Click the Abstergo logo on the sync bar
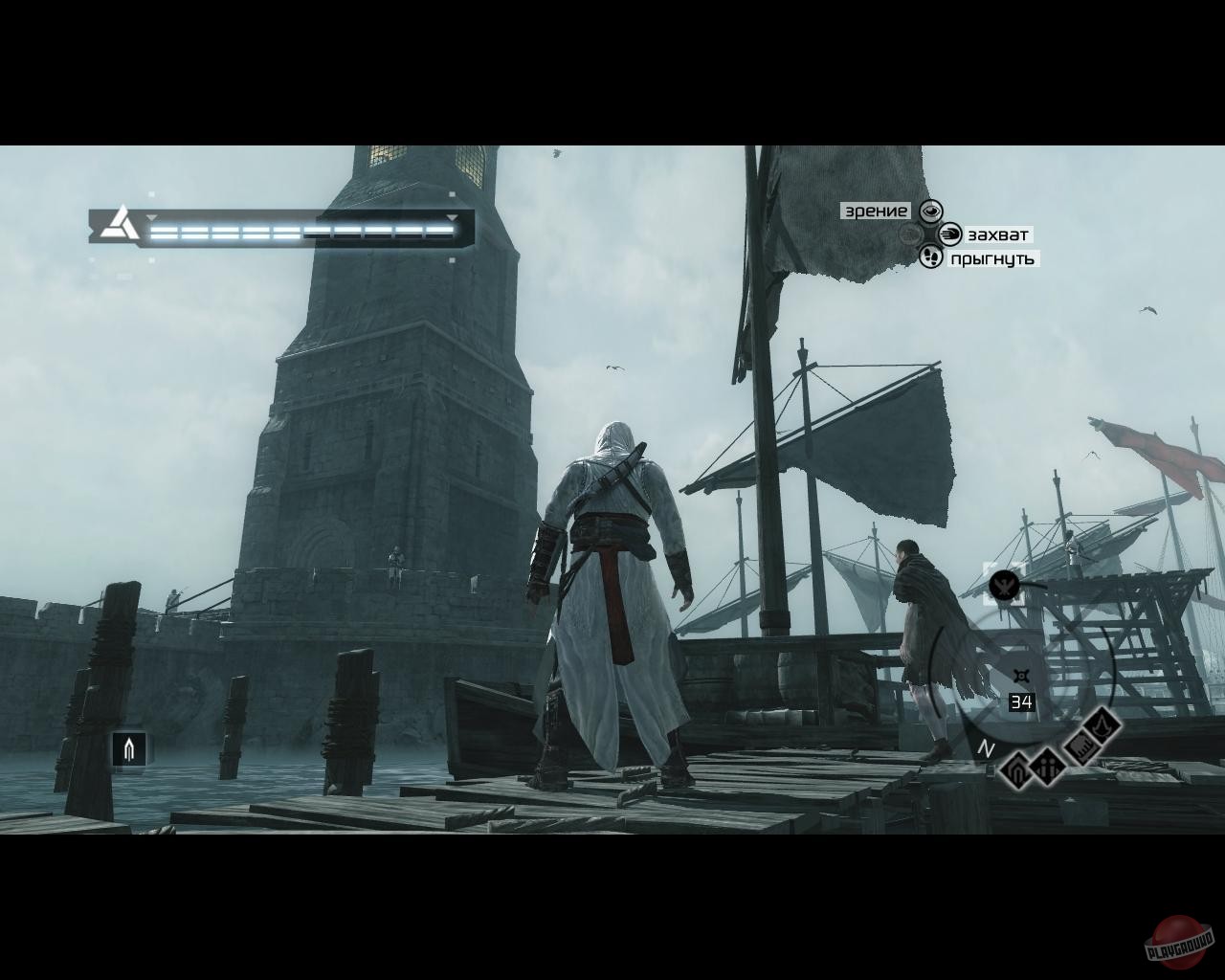1225x980 pixels. [117, 226]
